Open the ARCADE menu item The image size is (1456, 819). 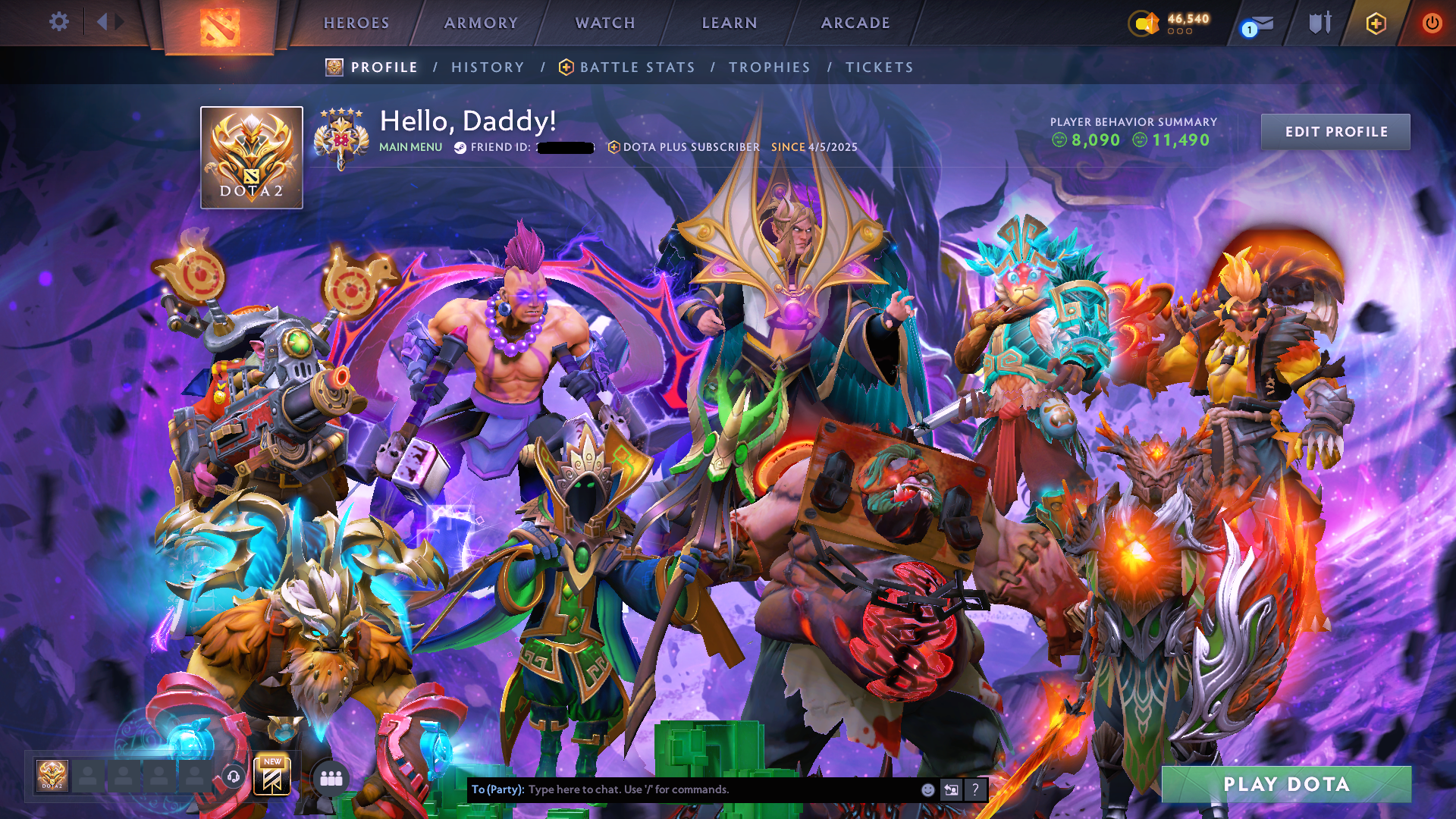tap(855, 23)
